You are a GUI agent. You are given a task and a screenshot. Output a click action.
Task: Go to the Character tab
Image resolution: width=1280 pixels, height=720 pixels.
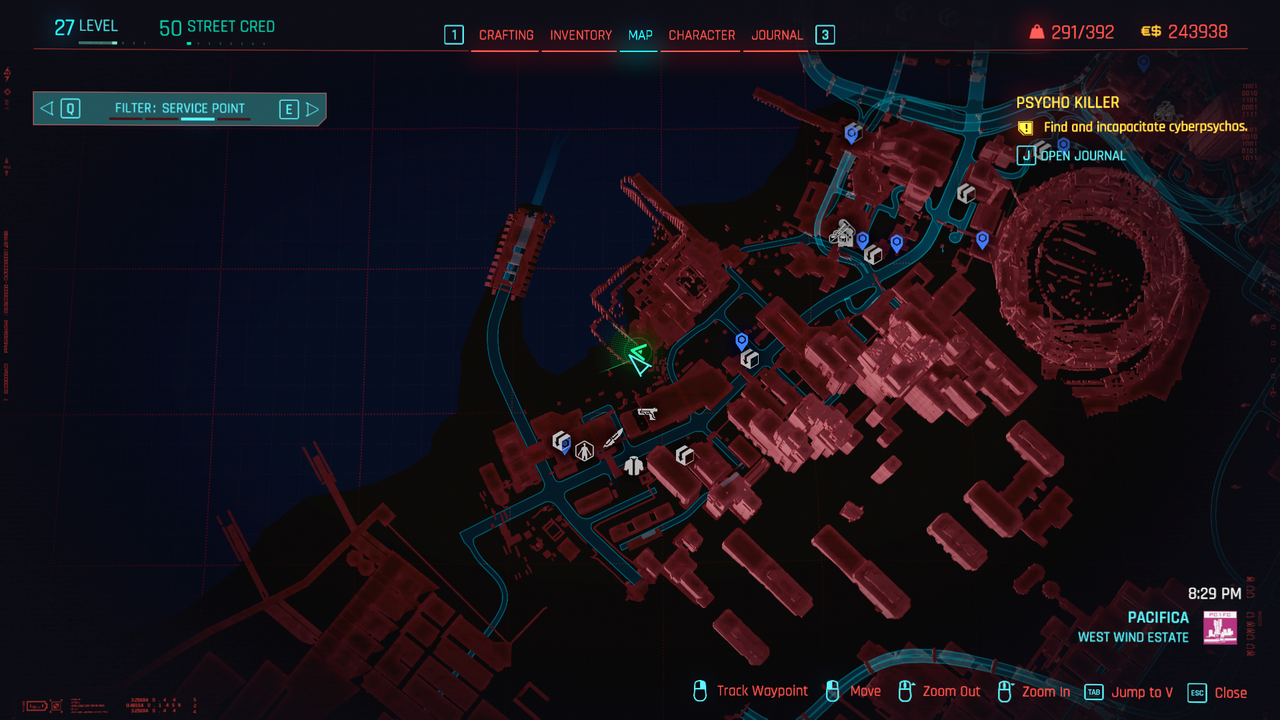701,35
